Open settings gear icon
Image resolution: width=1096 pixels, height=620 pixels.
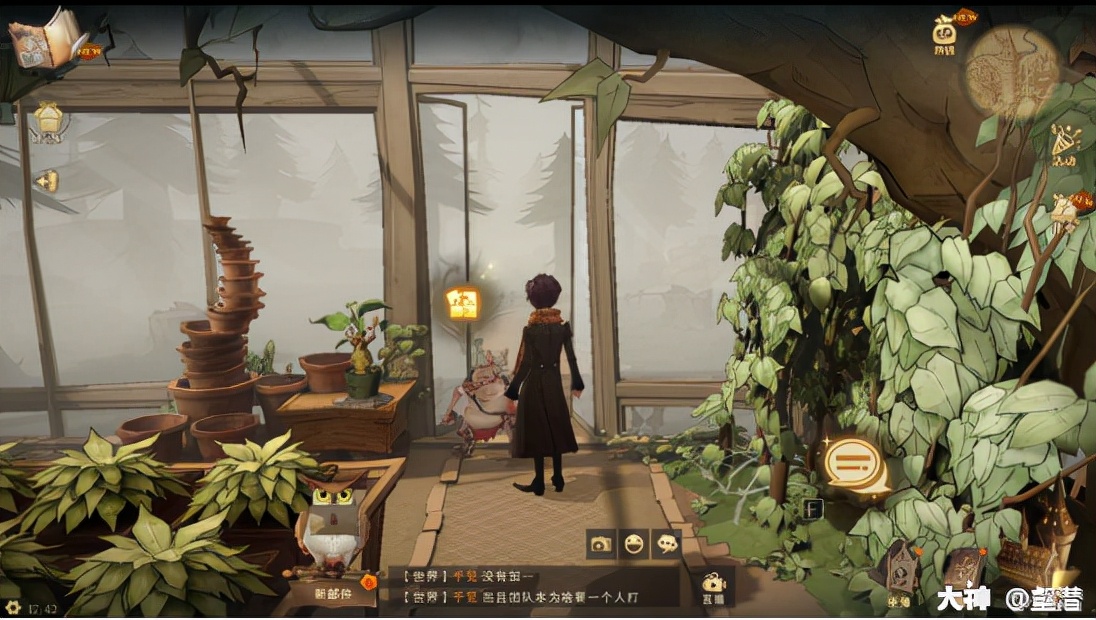(x=12, y=607)
